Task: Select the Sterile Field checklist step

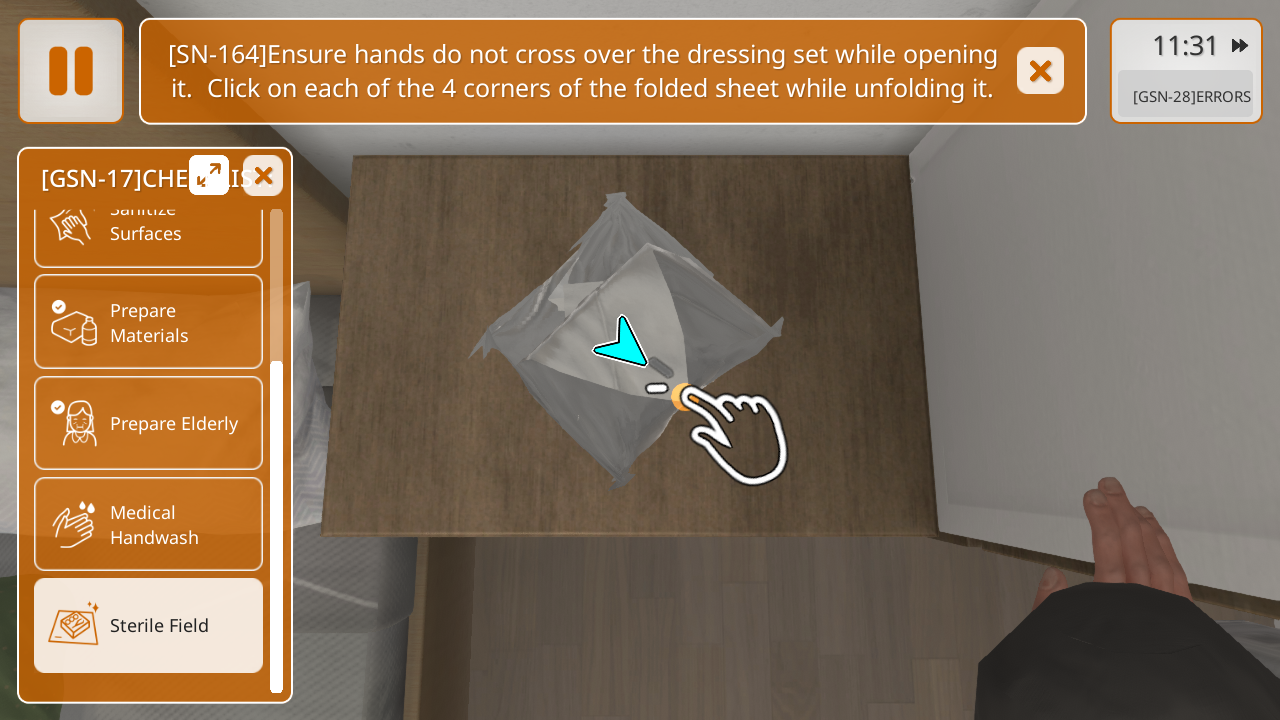Action: (x=148, y=625)
